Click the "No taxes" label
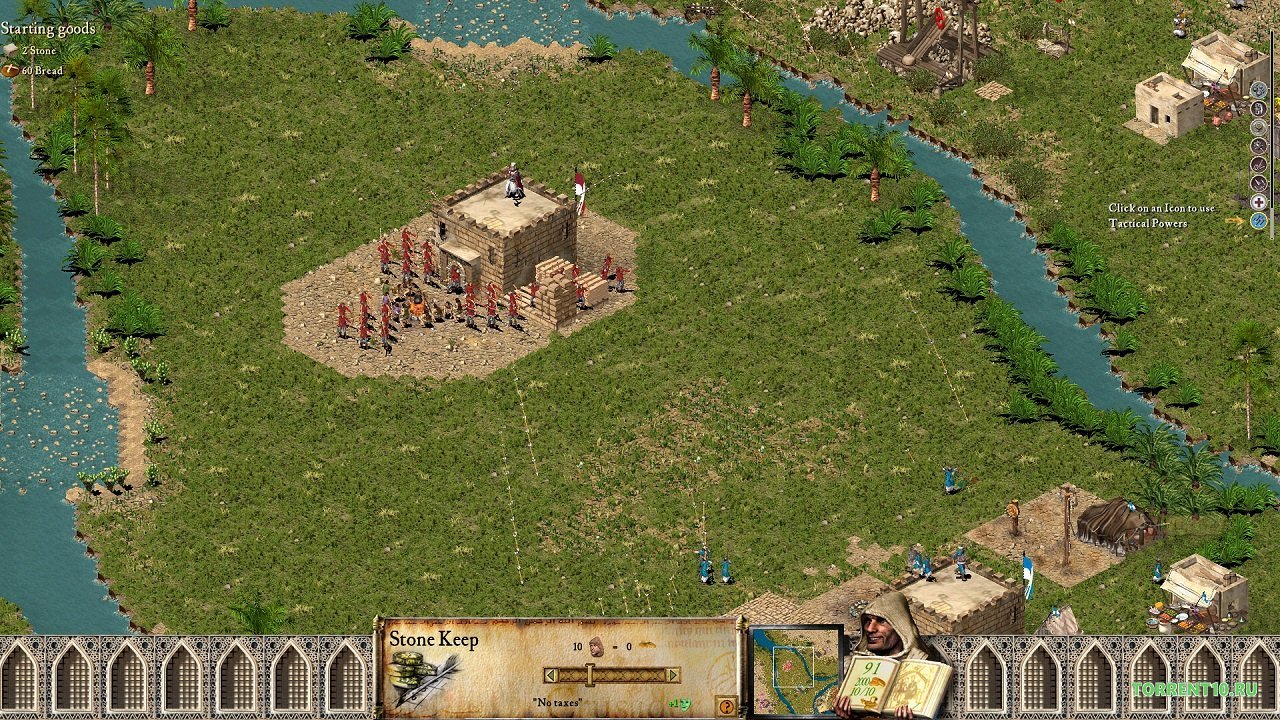The image size is (1280, 720). coord(558,702)
